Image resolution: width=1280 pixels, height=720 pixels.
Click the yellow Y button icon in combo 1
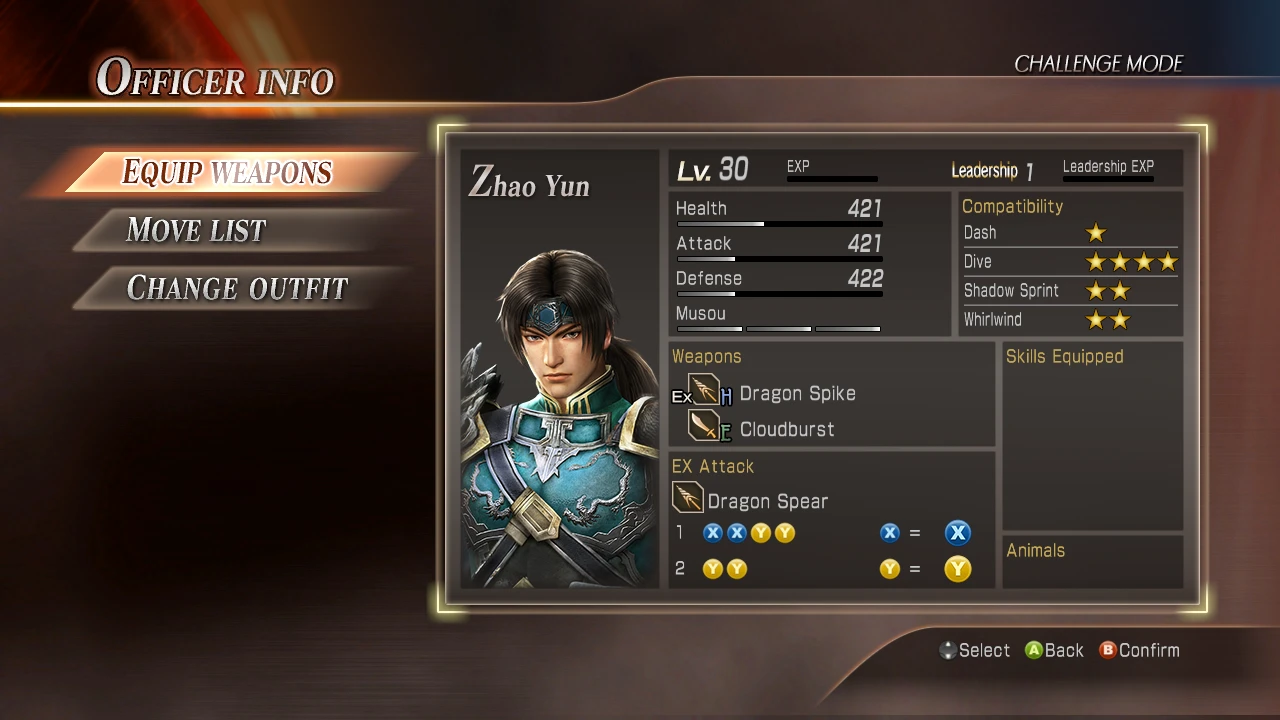coord(761,532)
